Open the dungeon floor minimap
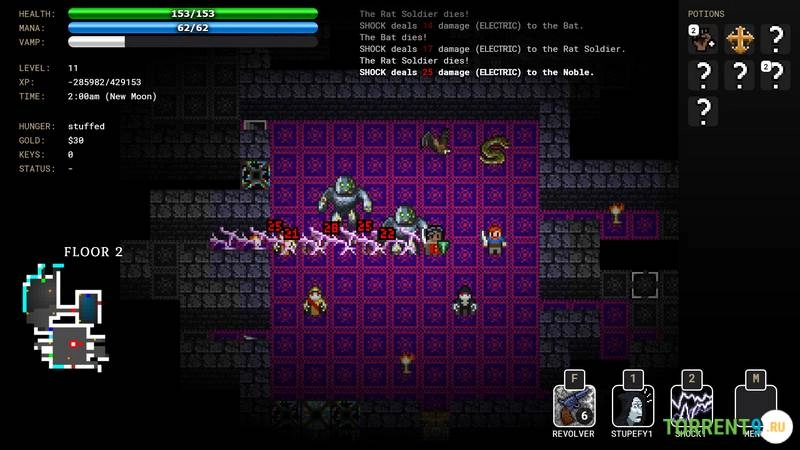 tap(66, 317)
